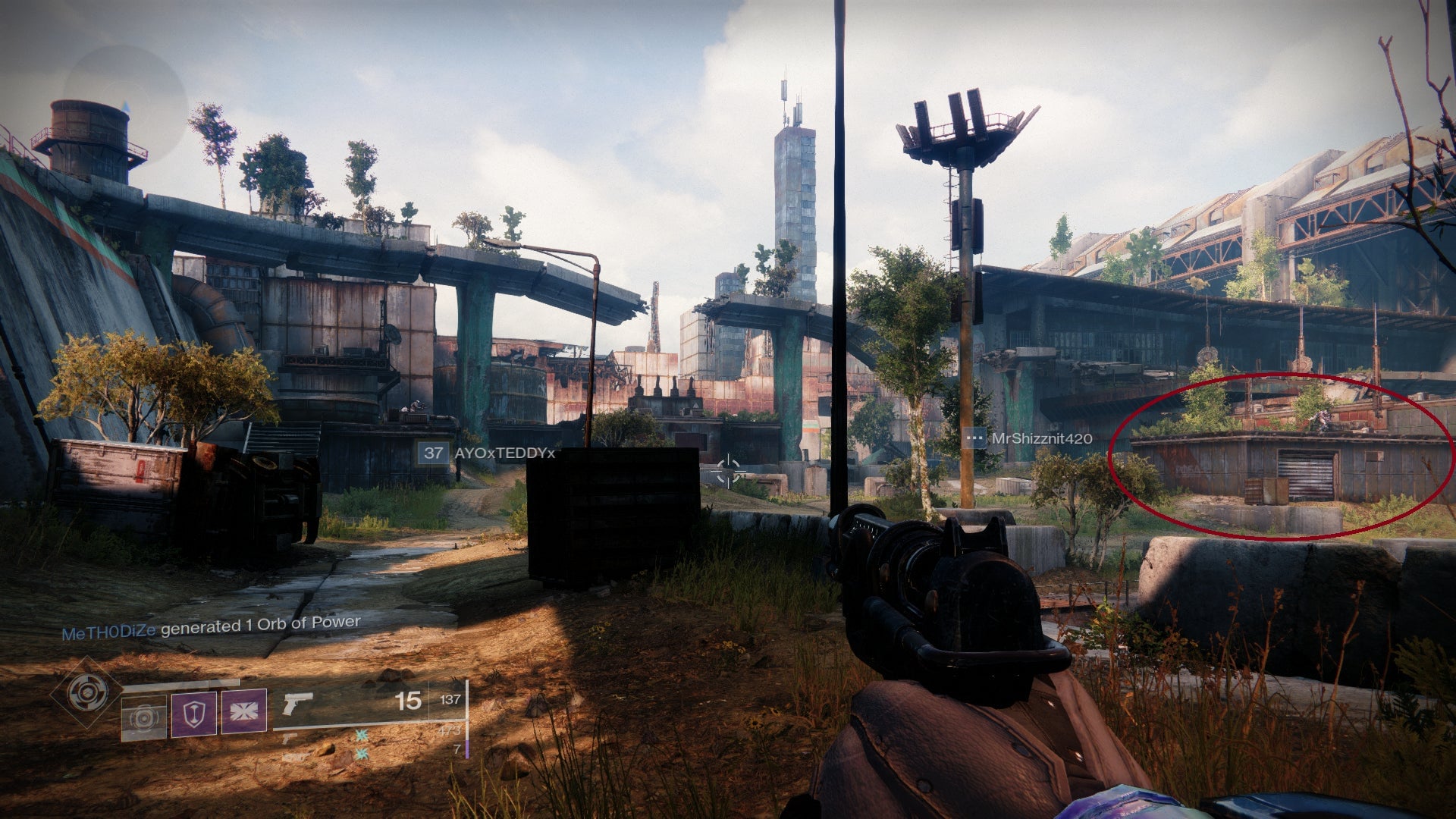Viewport: 1456px width, 819px height.
Task: Toggle the super energy meter segment
Action: (x=466, y=751)
